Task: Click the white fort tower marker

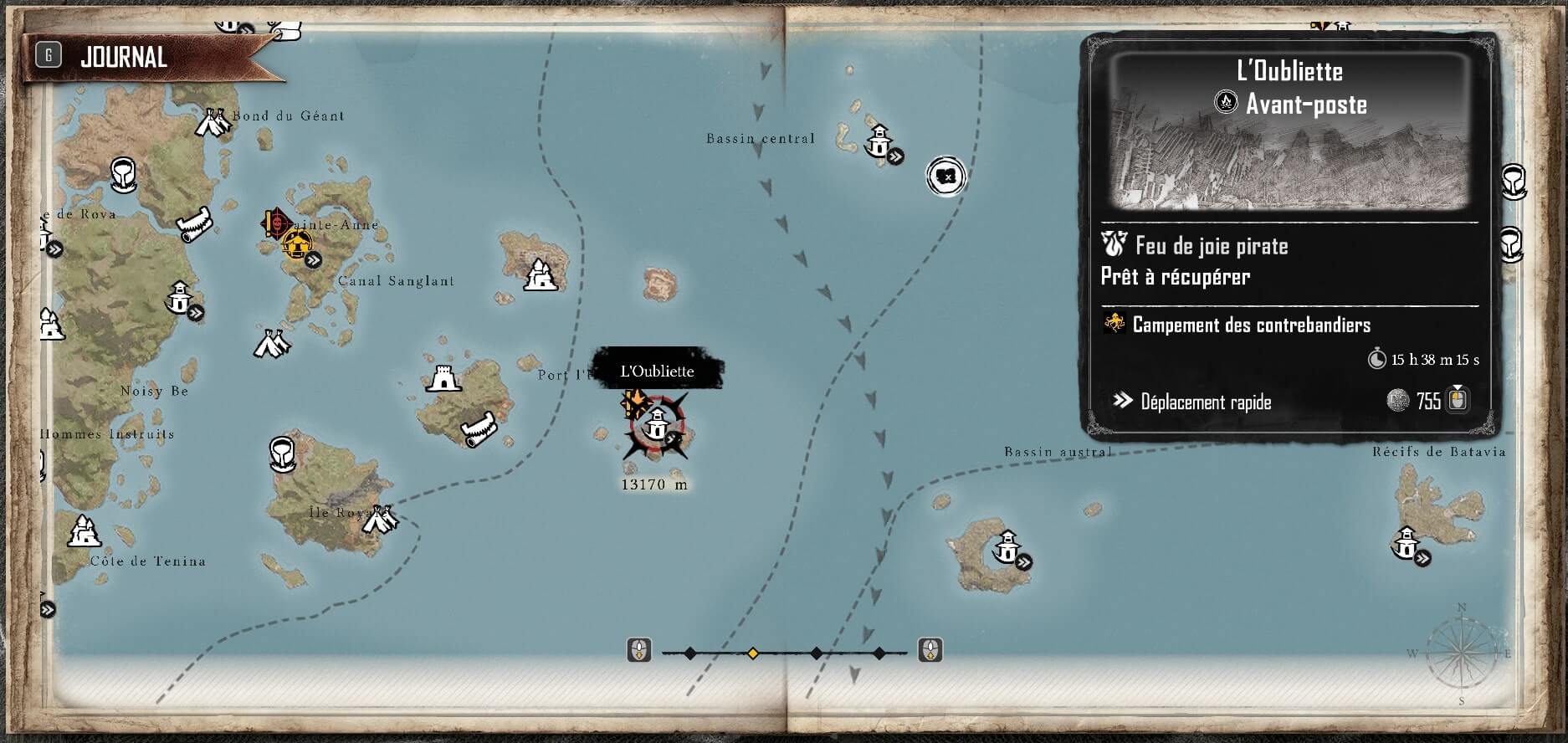Action: click(444, 378)
